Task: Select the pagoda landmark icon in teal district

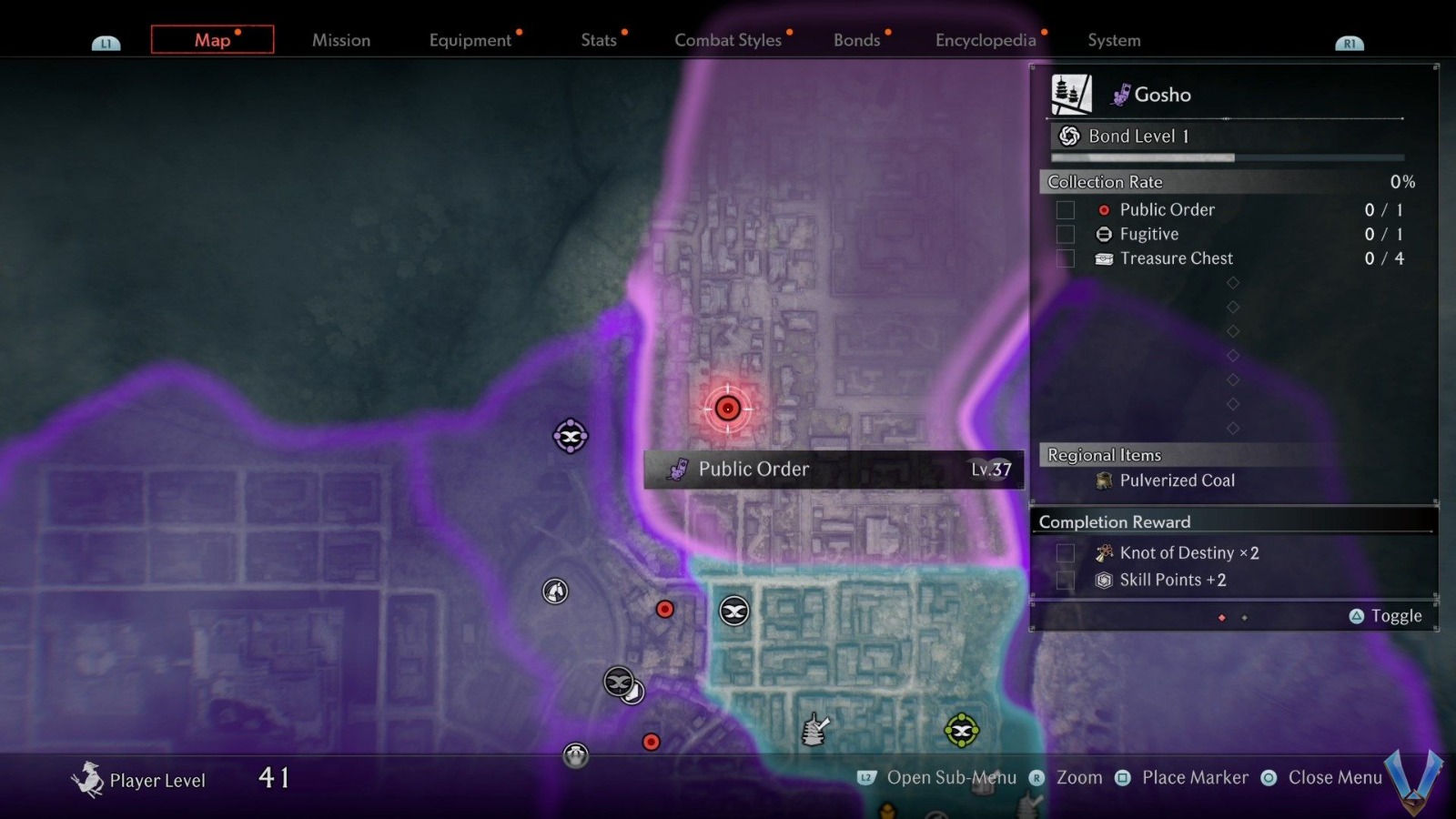Action: coord(814,728)
